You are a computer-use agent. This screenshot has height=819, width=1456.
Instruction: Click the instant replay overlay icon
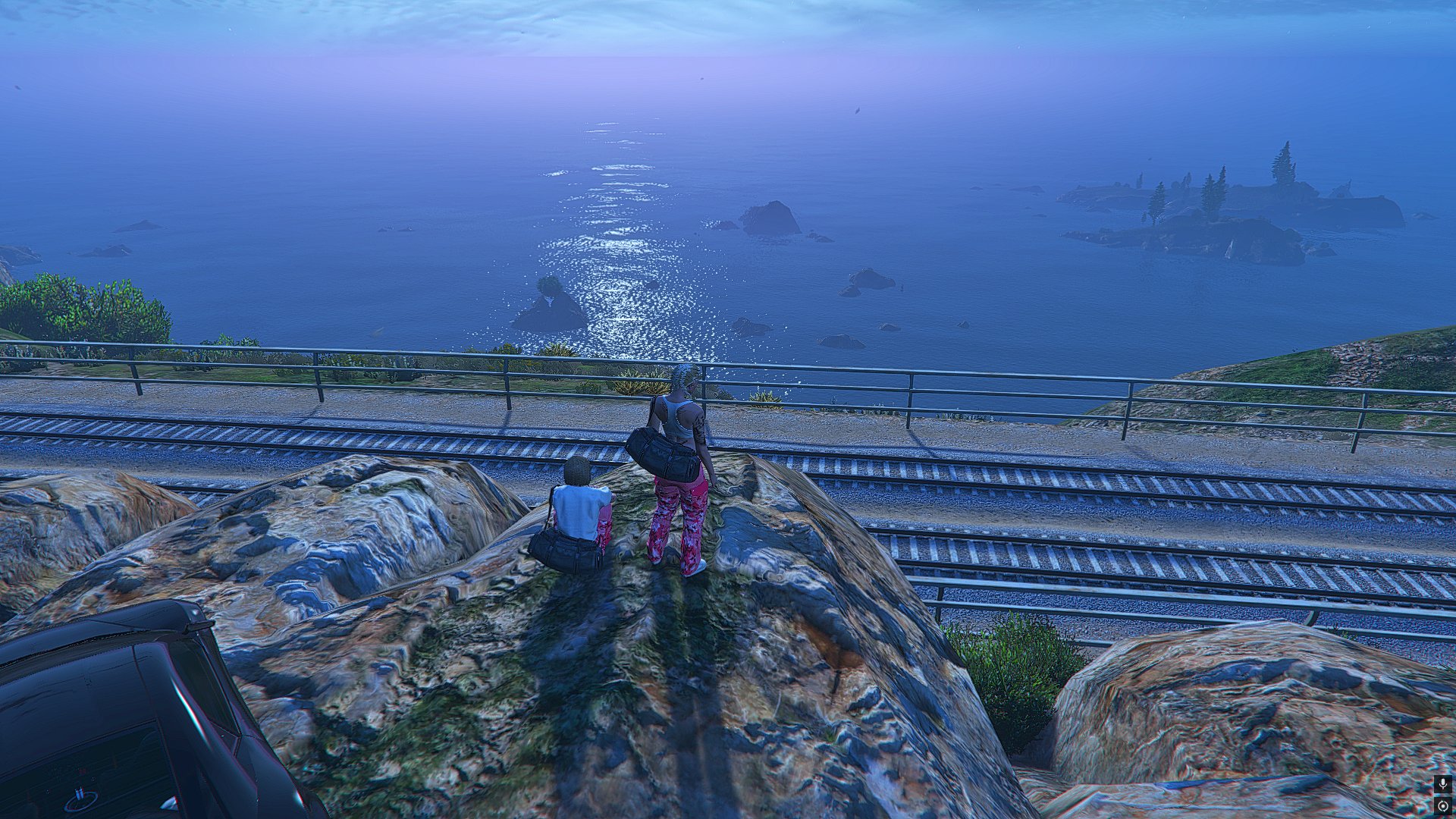pos(1442,805)
